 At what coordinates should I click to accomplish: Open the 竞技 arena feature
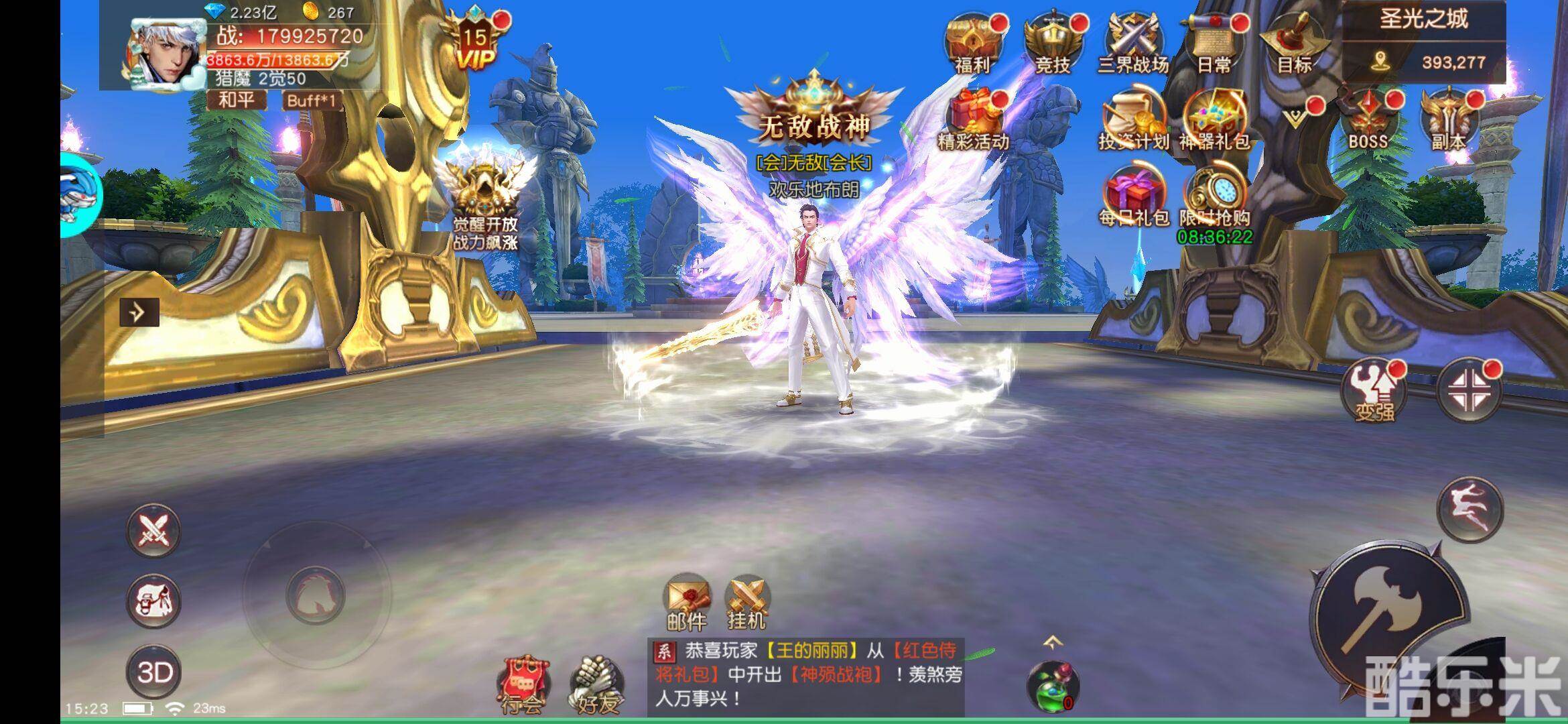pyautogui.click(x=1052, y=37)
